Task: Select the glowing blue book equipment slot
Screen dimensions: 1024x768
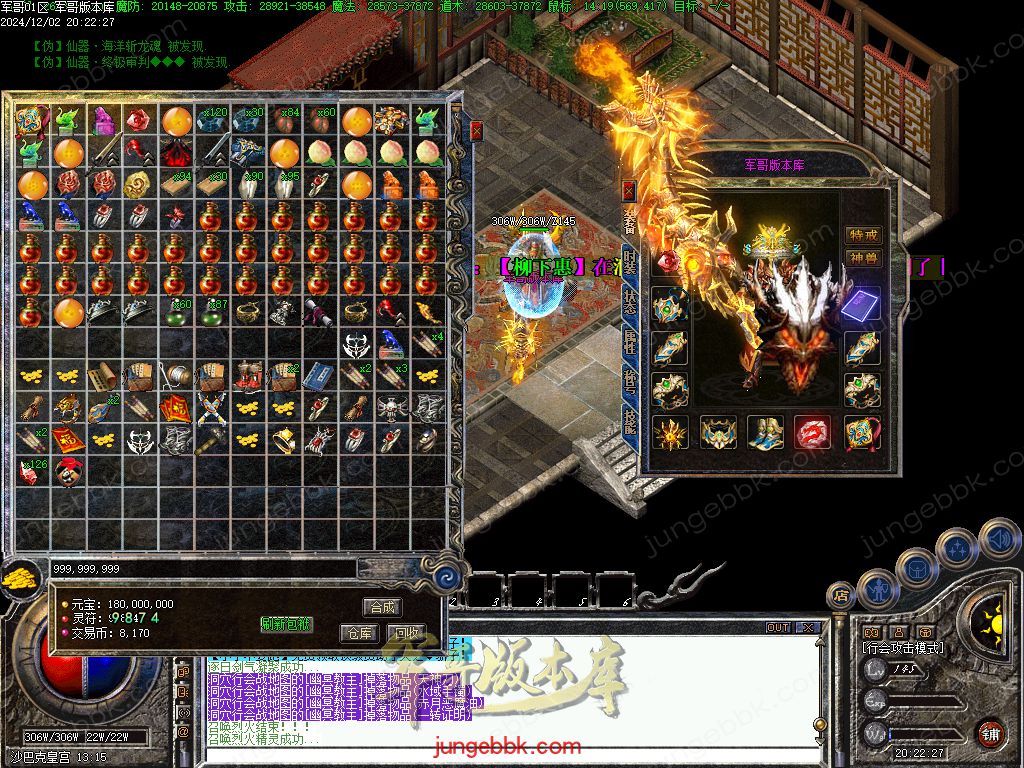Action: coord(861,305)
